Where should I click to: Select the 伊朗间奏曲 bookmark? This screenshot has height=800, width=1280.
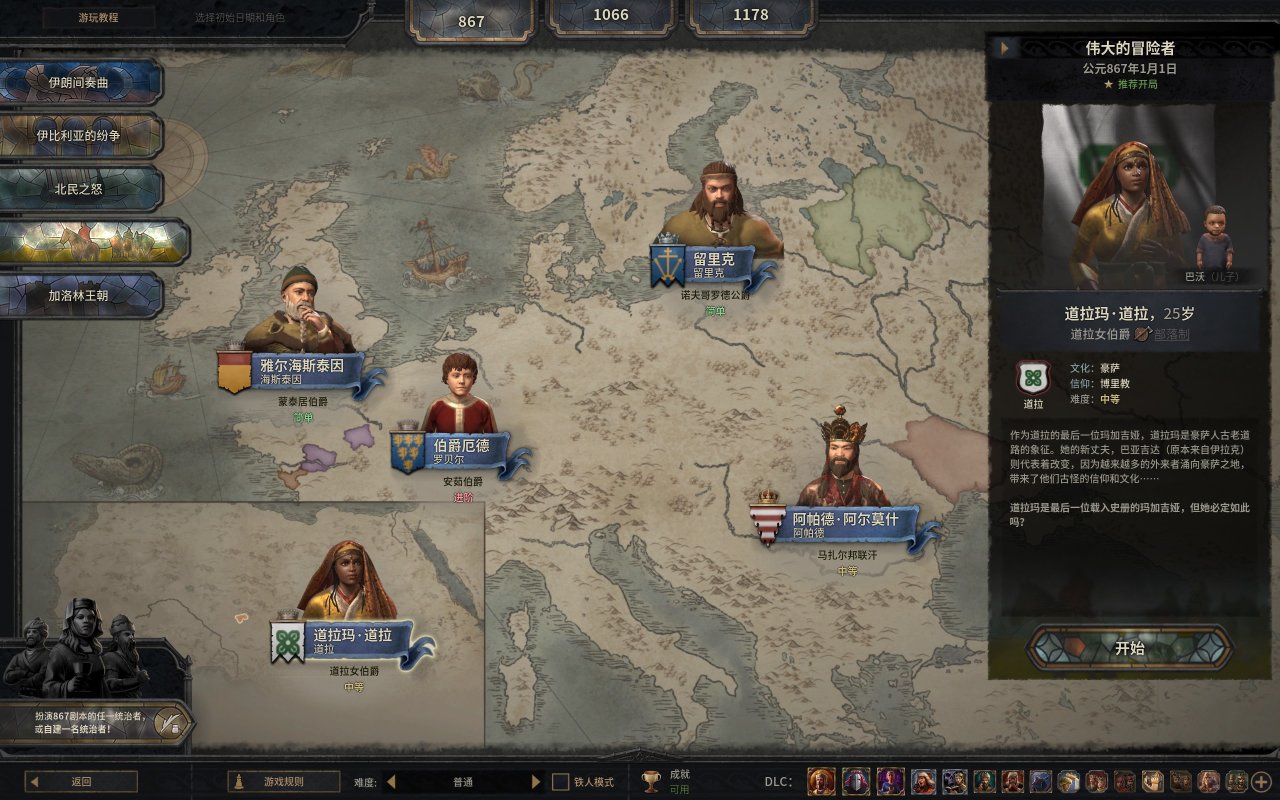(80, 82)
